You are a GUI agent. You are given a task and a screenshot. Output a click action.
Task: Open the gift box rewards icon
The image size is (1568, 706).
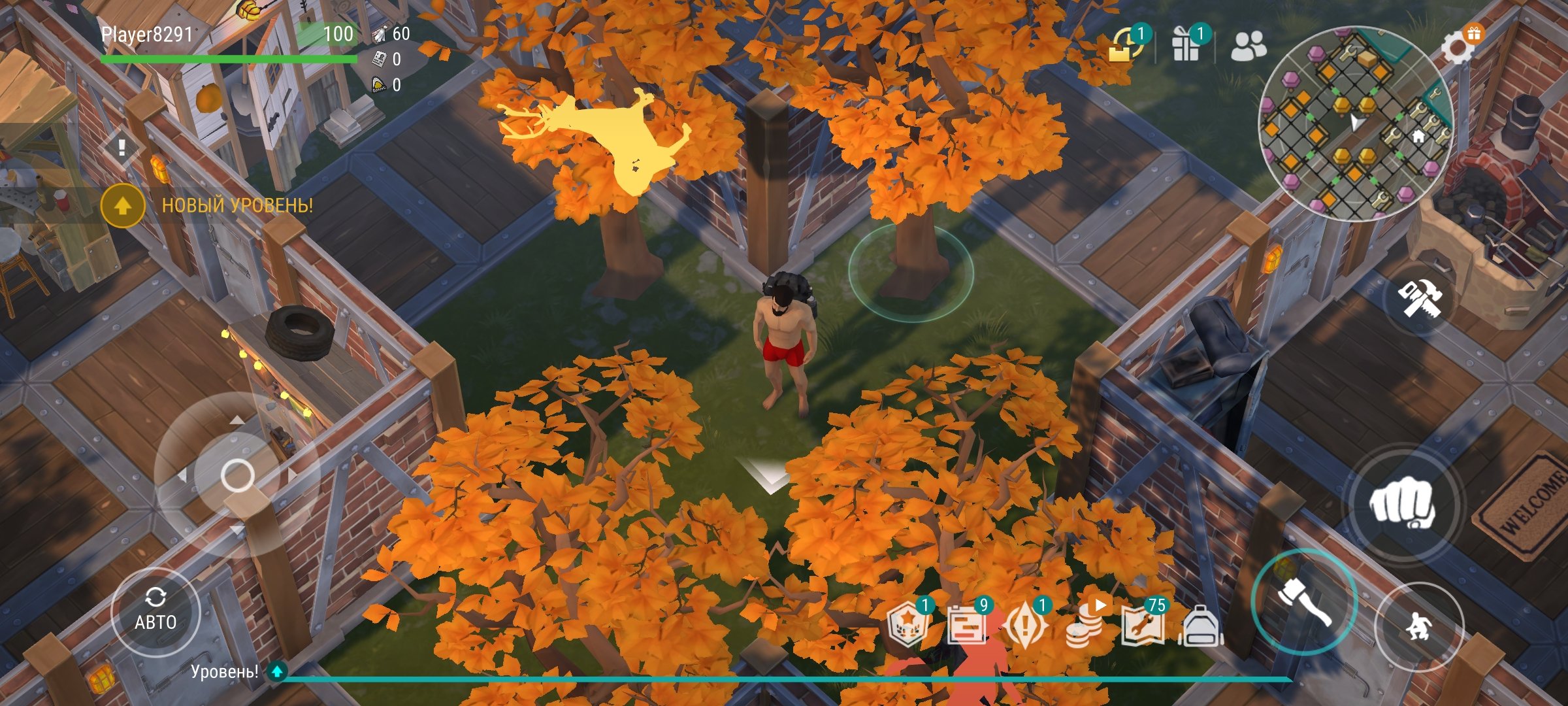pos(1186,44)
